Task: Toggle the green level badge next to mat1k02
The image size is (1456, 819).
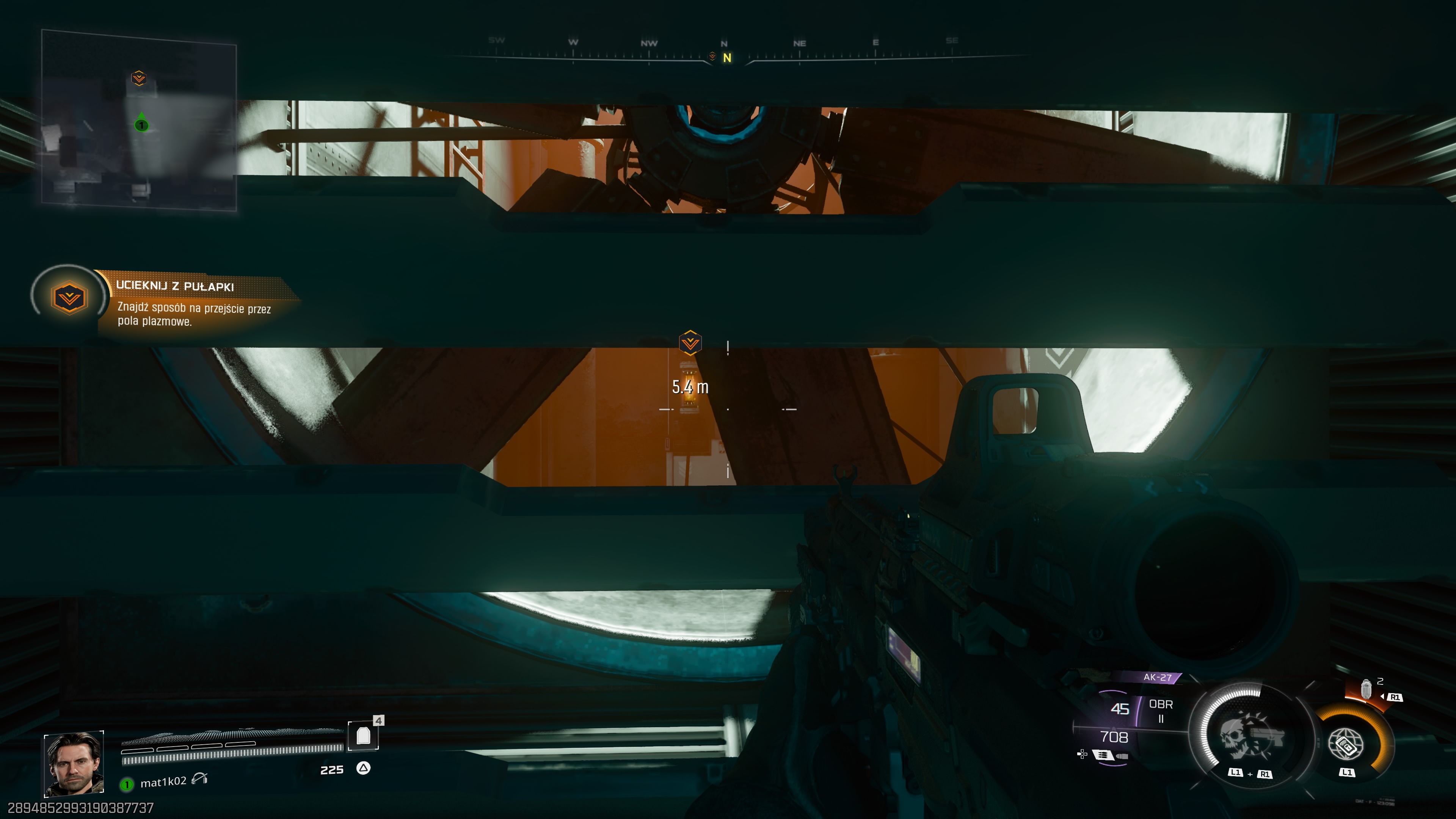Action: [127, 784]
